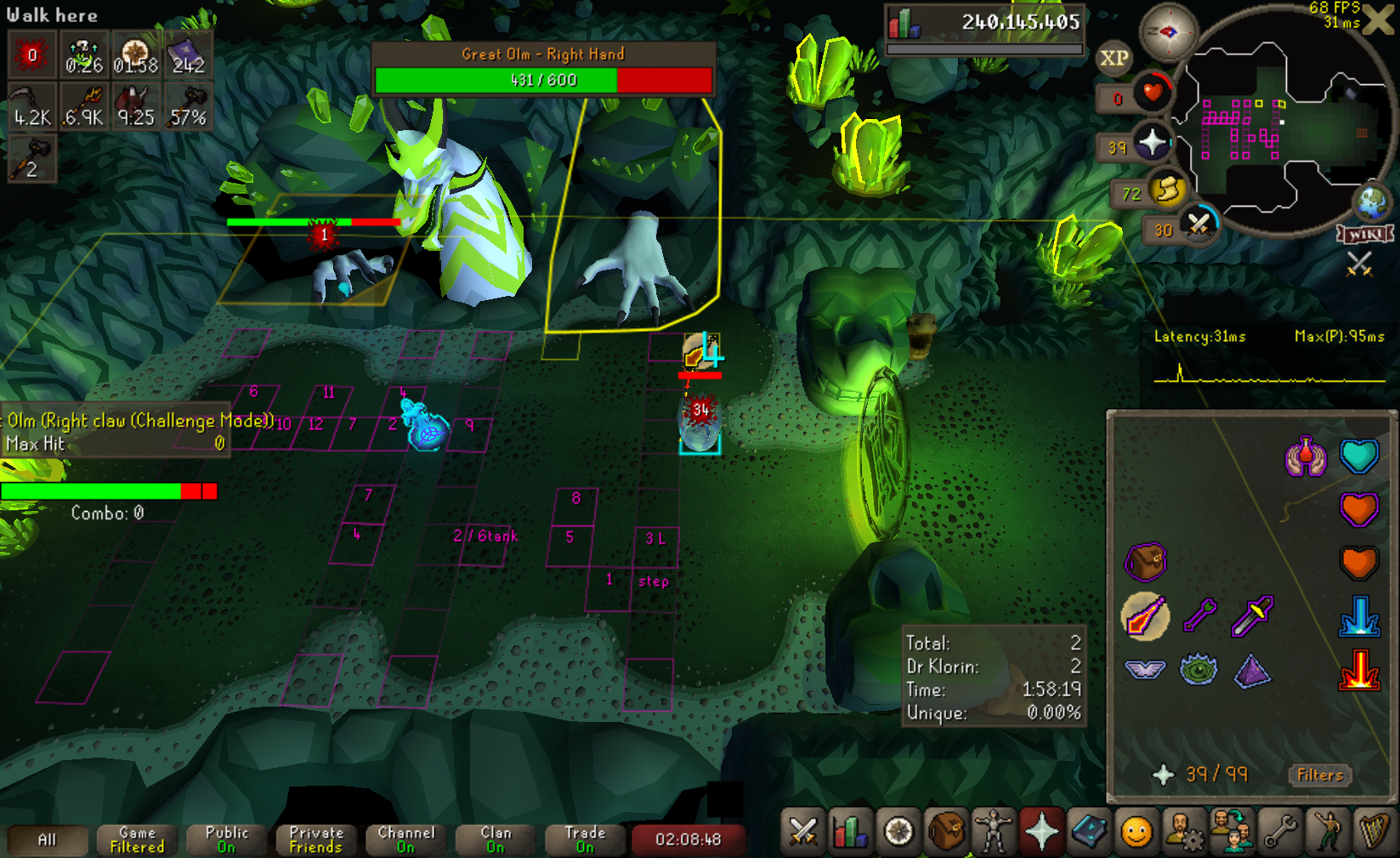The height and width of the screenshot is (858, 1400).
Task: Open the prayer Filters button
Action: [x=1319, y=775]
